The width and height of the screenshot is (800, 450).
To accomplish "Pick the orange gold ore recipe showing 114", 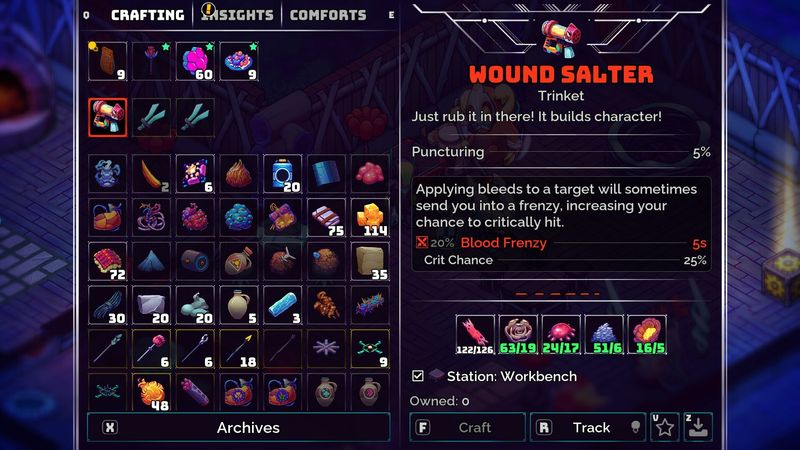I will 371,217.
